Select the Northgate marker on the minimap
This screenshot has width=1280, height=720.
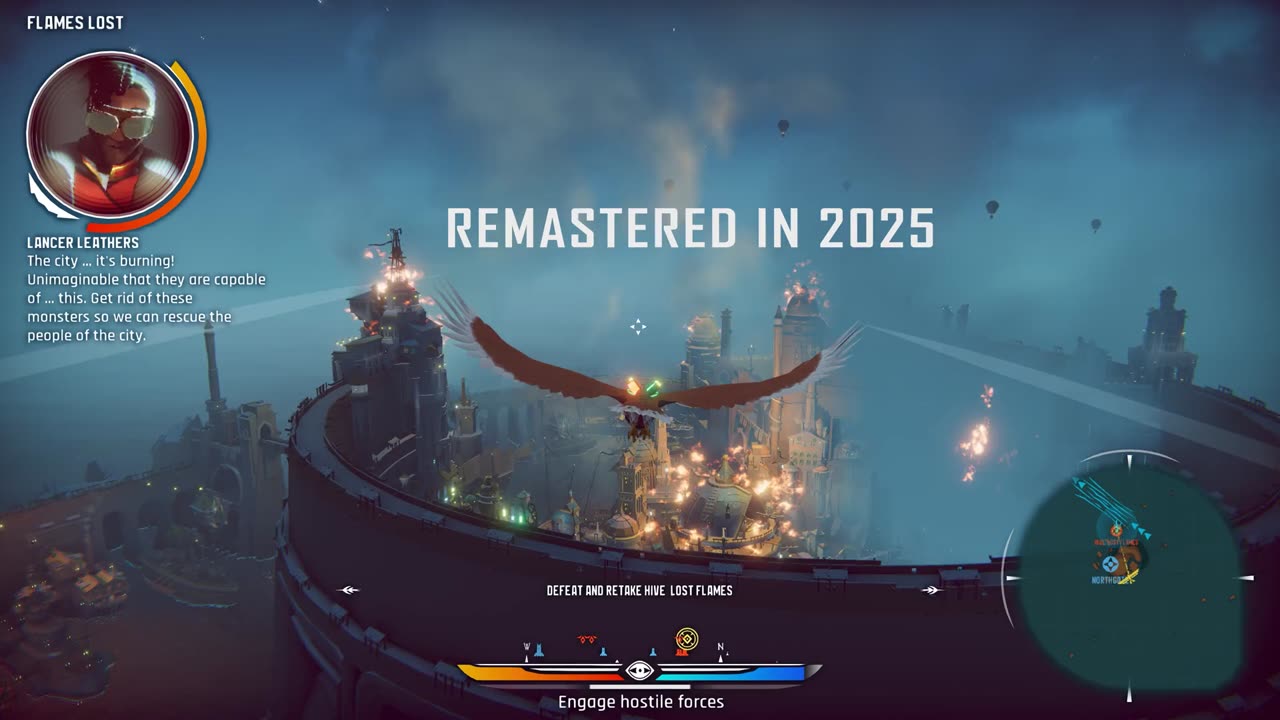[1110, 565]
